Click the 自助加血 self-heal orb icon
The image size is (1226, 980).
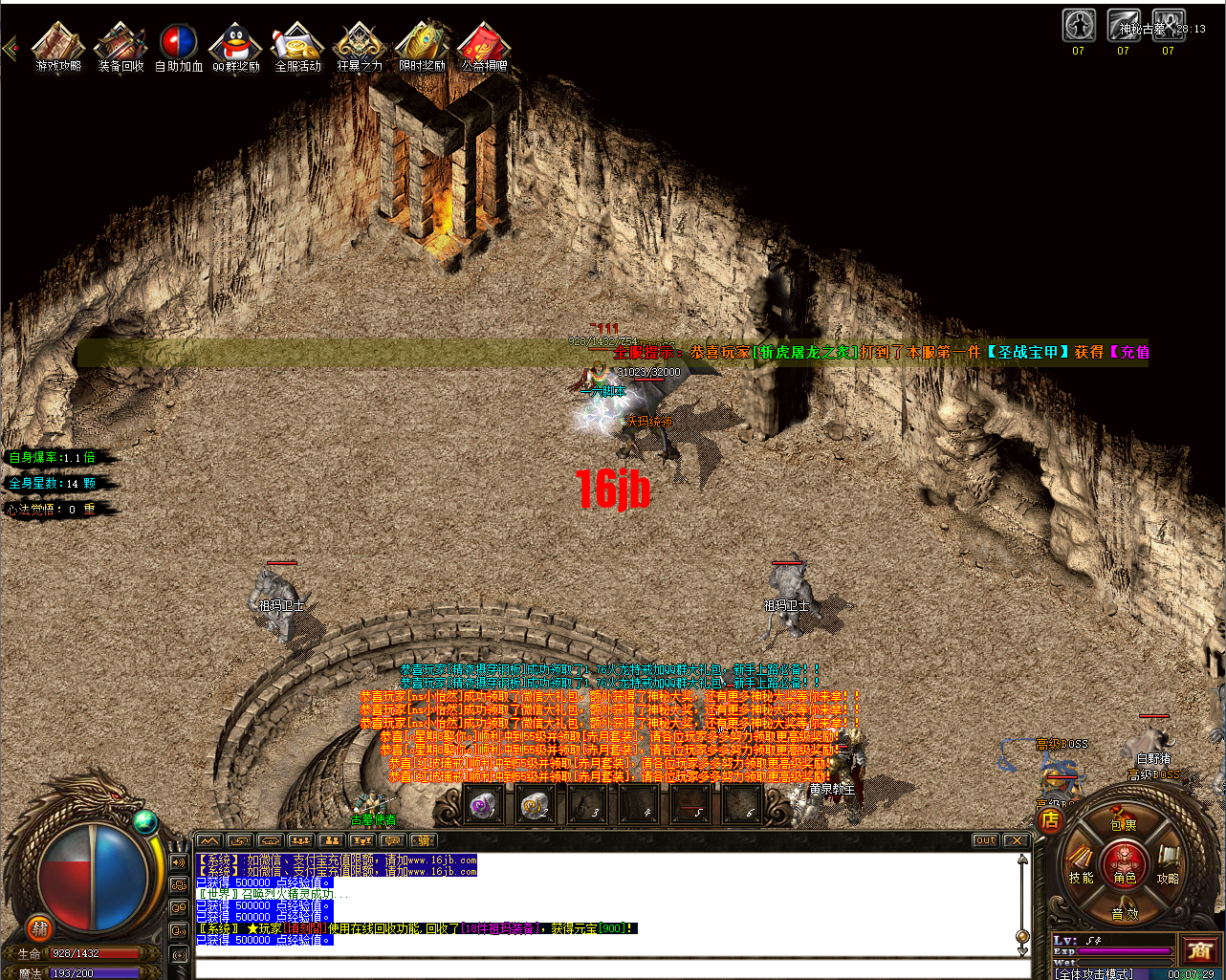[178, 43]
